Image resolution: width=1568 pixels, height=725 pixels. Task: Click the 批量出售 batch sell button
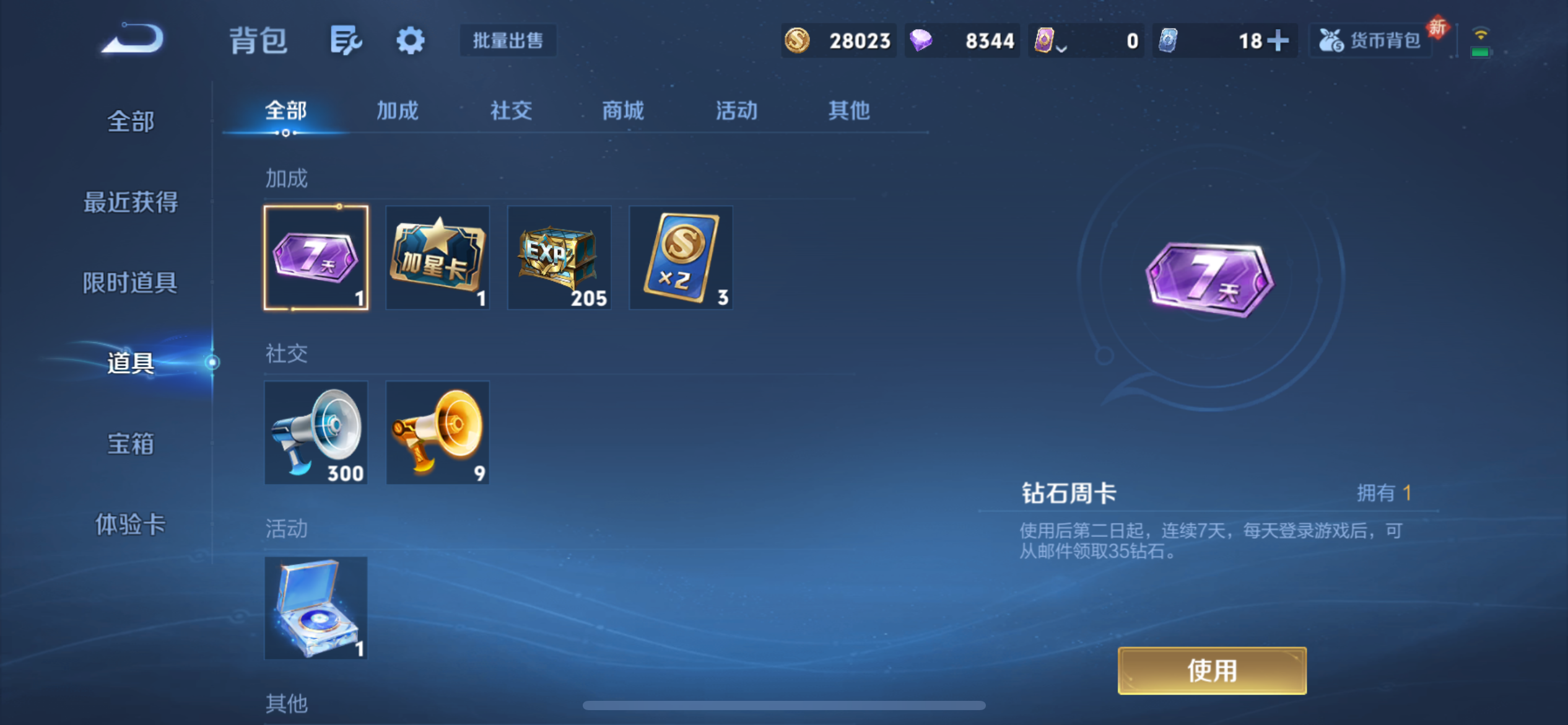(x=507, y=40)
